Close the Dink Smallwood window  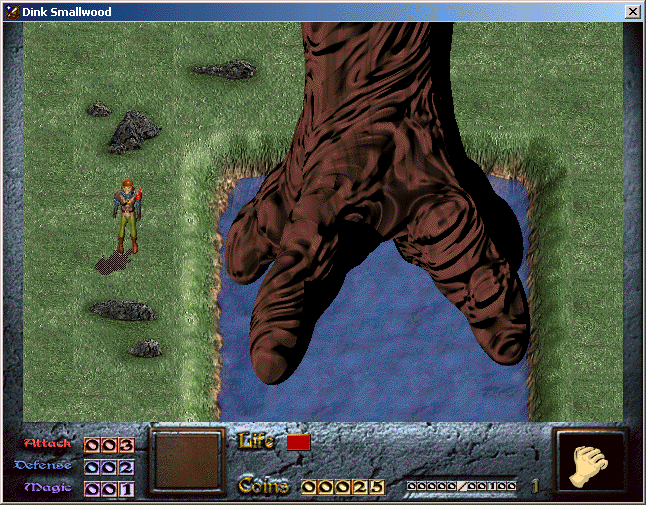coord(632,11)
